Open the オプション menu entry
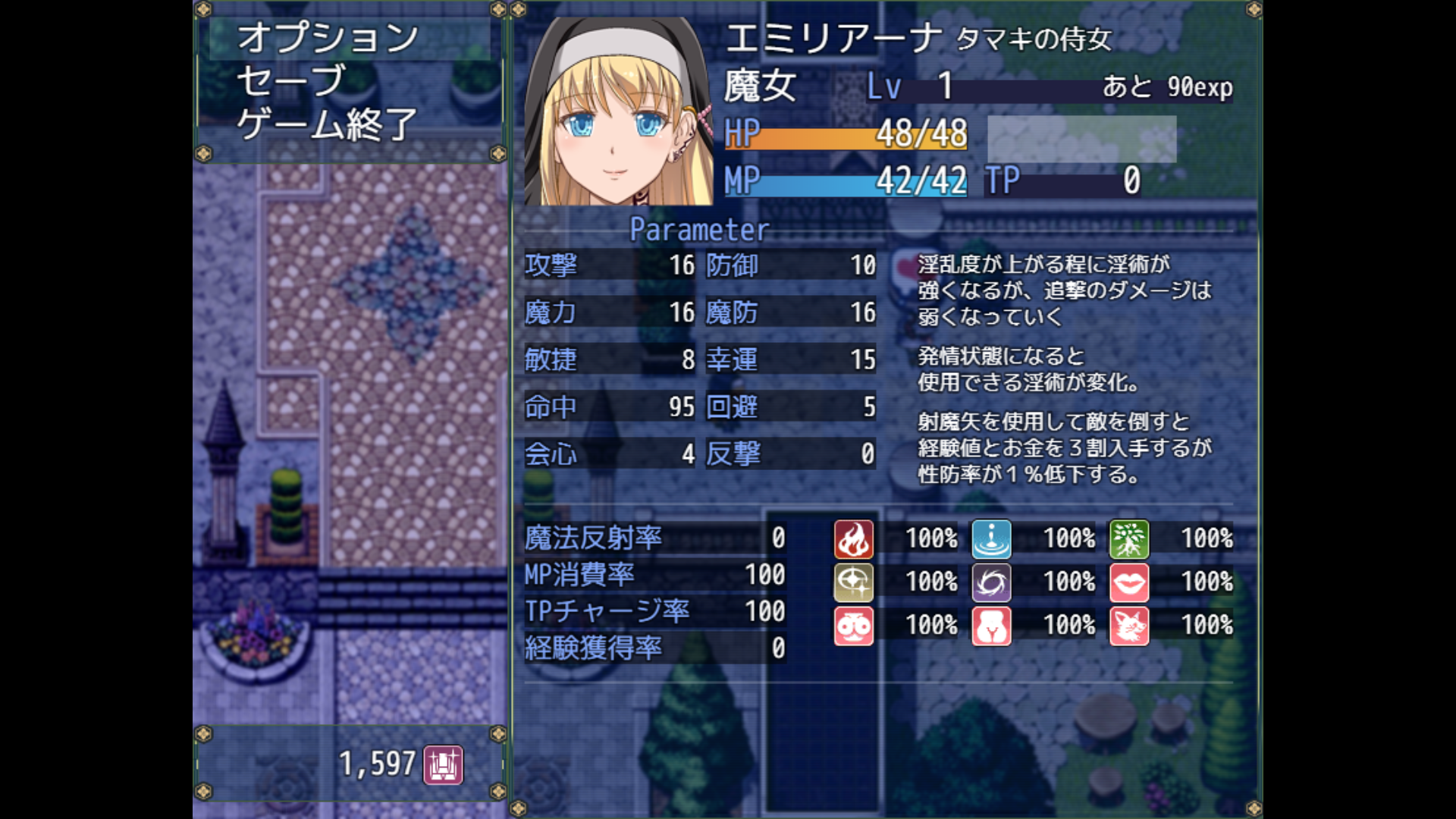Viewport: 1456px width, 819px height. click(x=328, y=38)
